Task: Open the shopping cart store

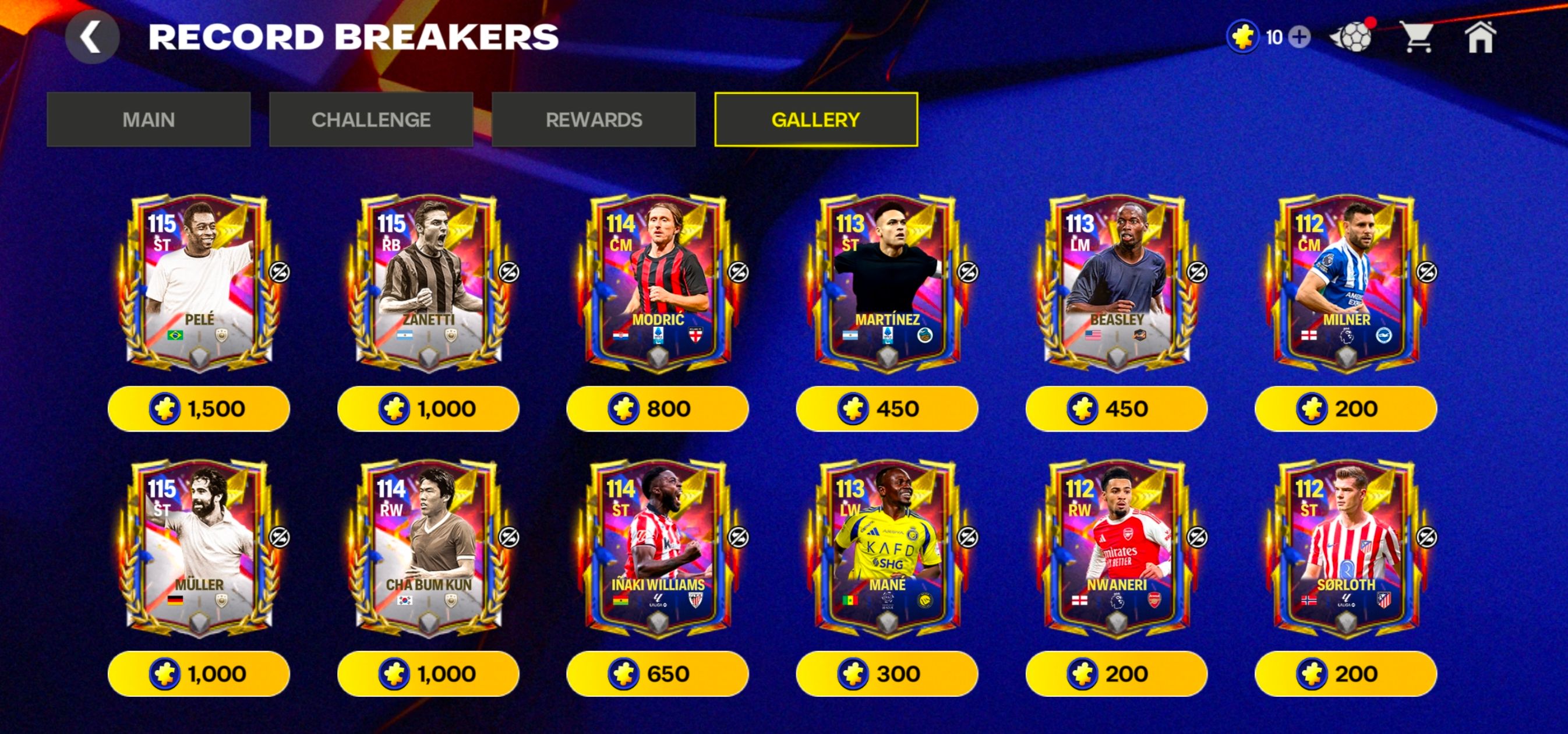Action: (x=1418, y=37)
